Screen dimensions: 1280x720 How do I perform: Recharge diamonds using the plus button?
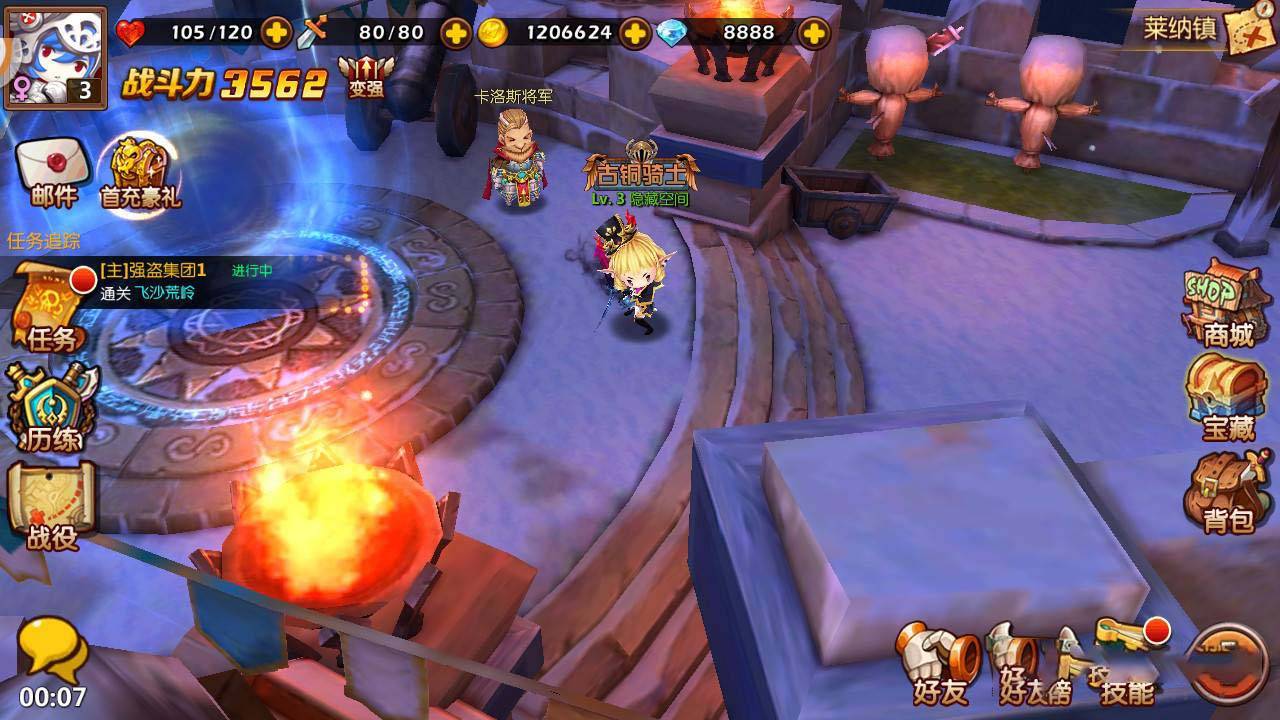[815, 33]
